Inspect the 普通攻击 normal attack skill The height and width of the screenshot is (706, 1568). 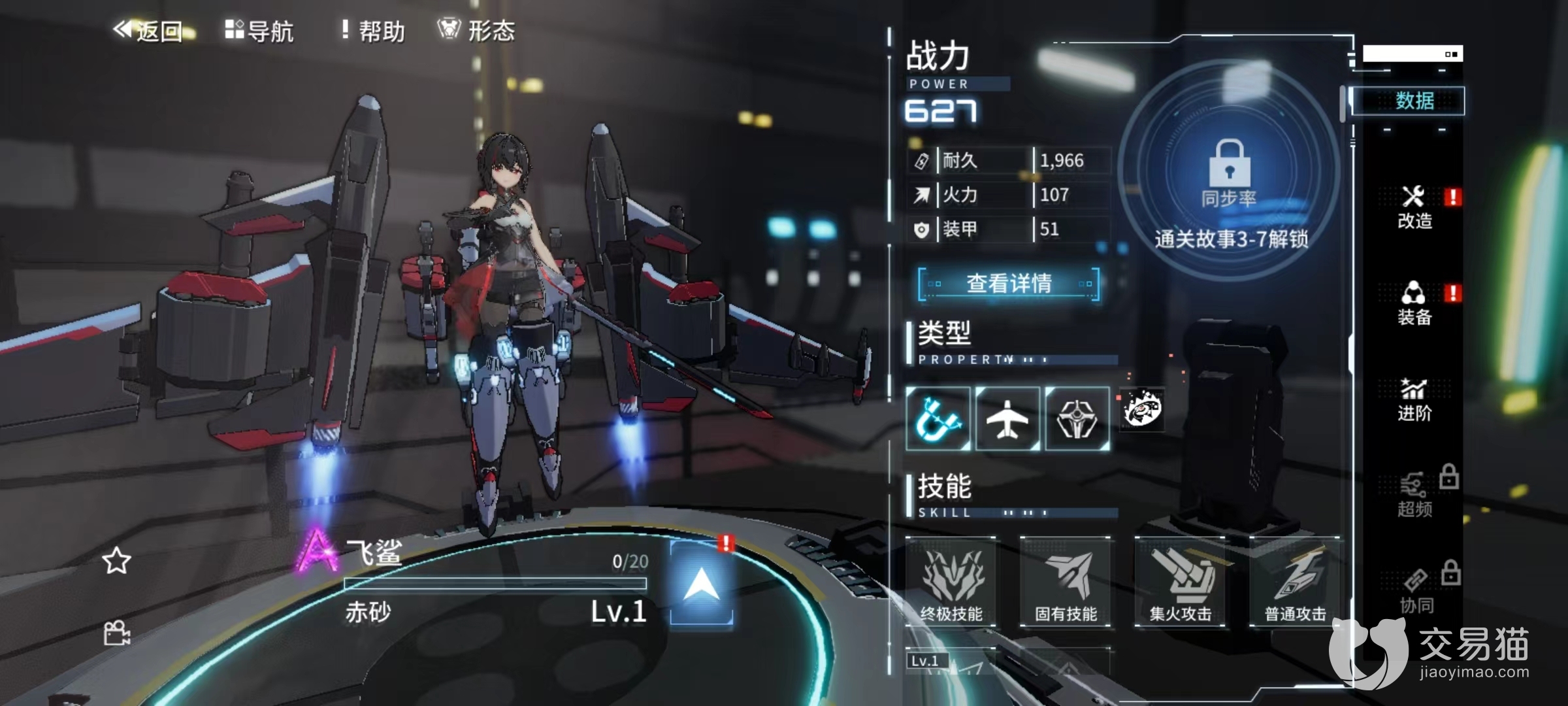point(1295,582)
